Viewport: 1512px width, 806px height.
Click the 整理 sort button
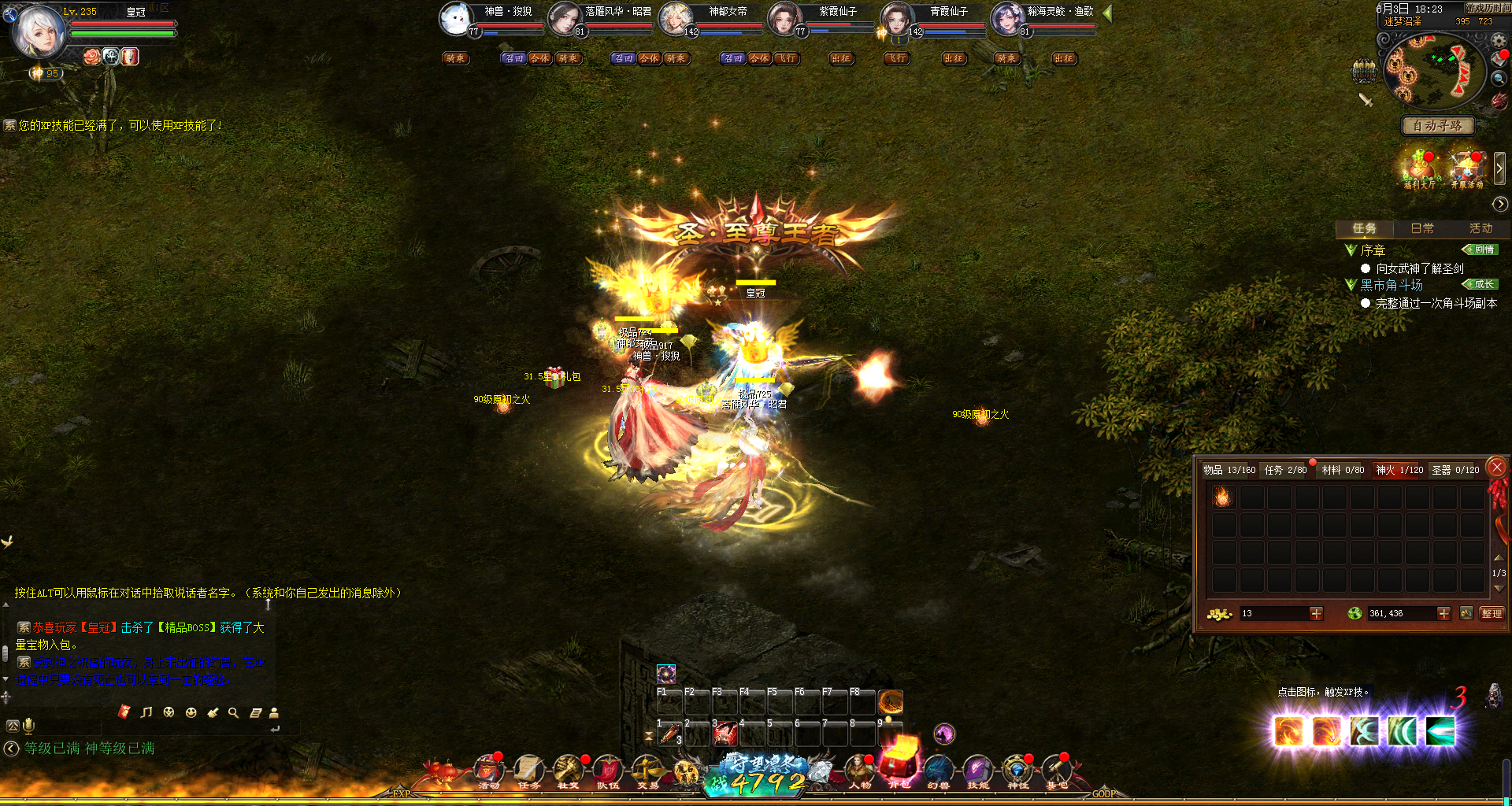point(1491,613)
